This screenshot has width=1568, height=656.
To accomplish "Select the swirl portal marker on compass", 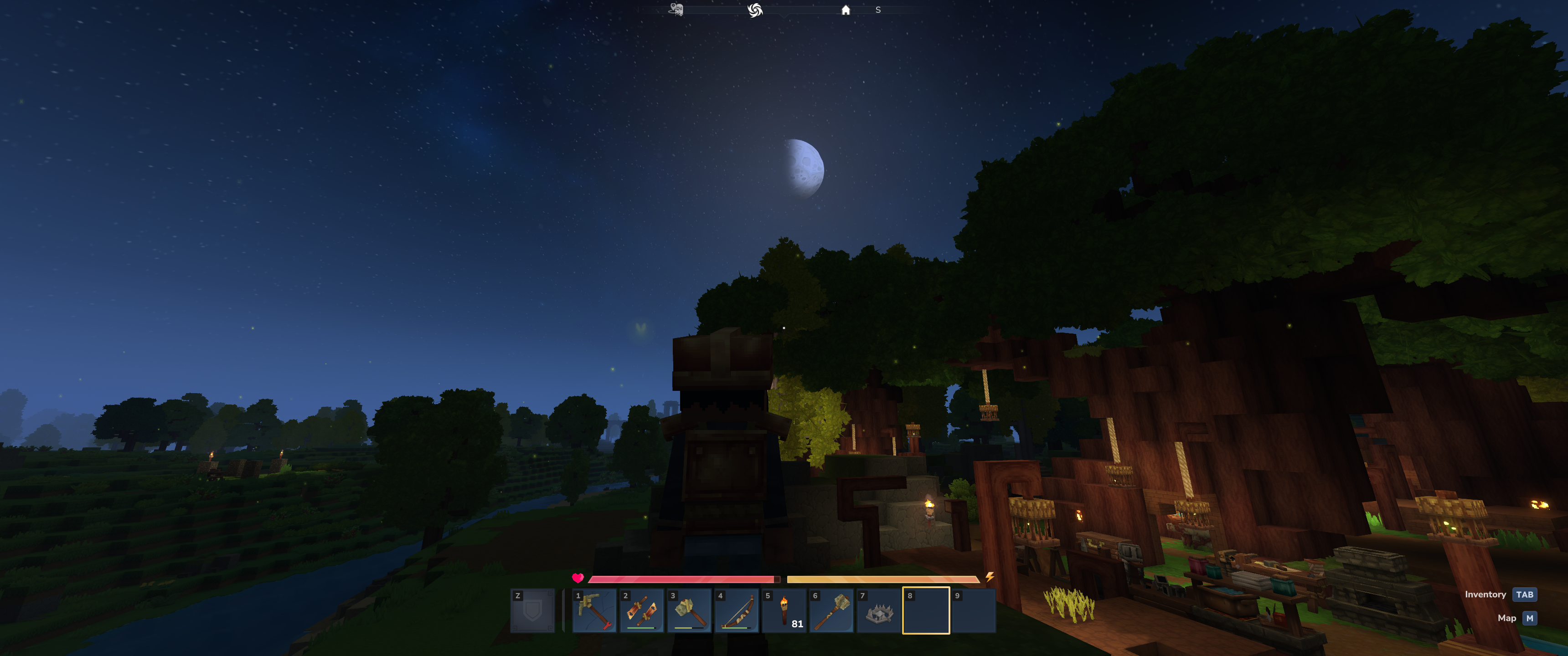I will point(755,10).
